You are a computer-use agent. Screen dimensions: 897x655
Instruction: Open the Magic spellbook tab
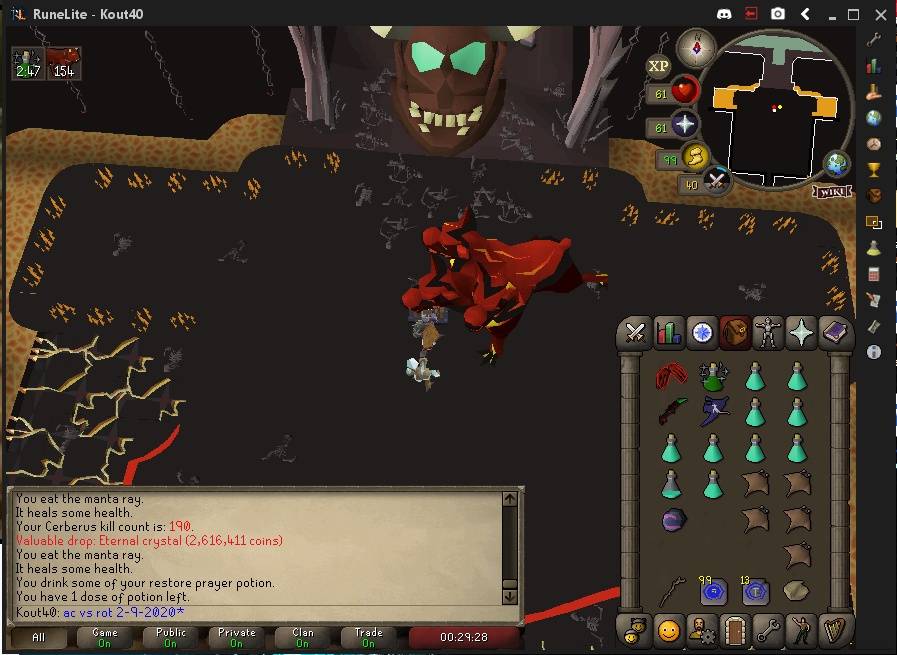[x=834, y=333]
